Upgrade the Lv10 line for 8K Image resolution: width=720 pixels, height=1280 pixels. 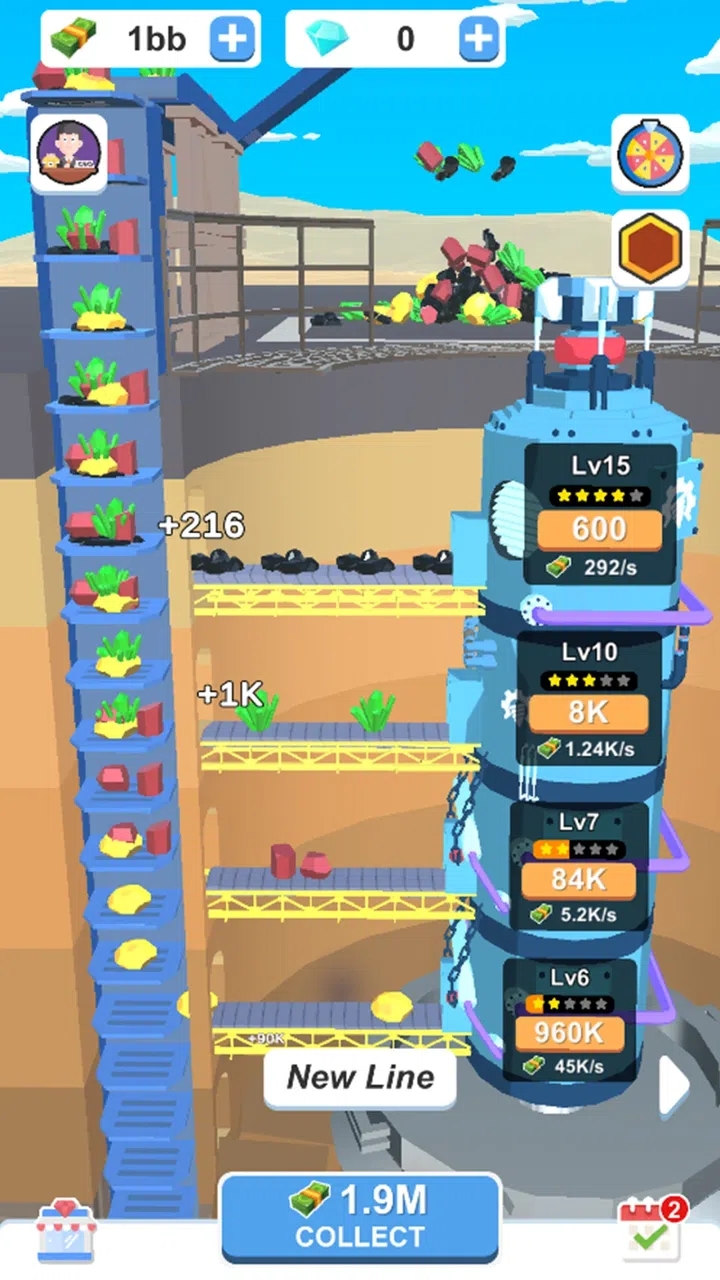(x=589, y=714)
